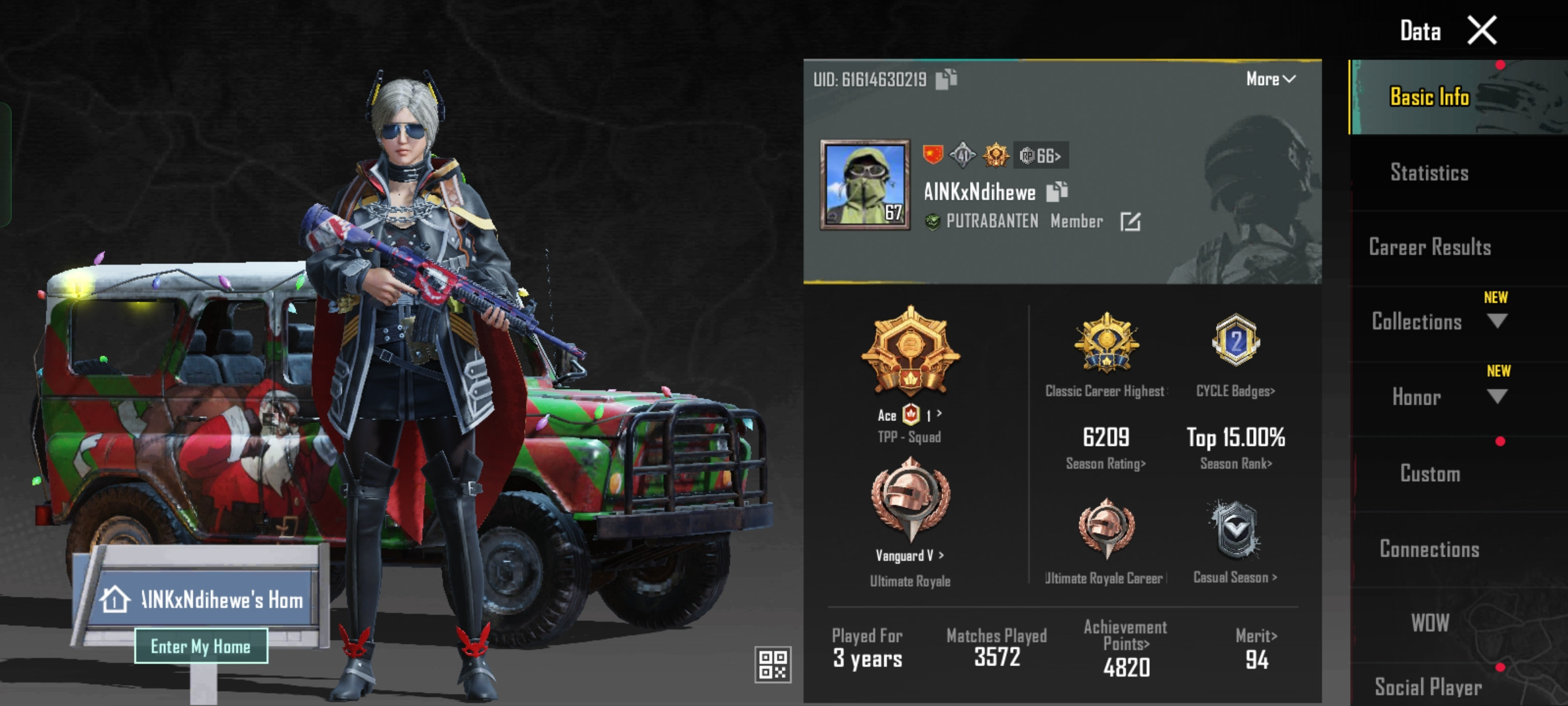Show the profile QR code

(x=772, y=664)
